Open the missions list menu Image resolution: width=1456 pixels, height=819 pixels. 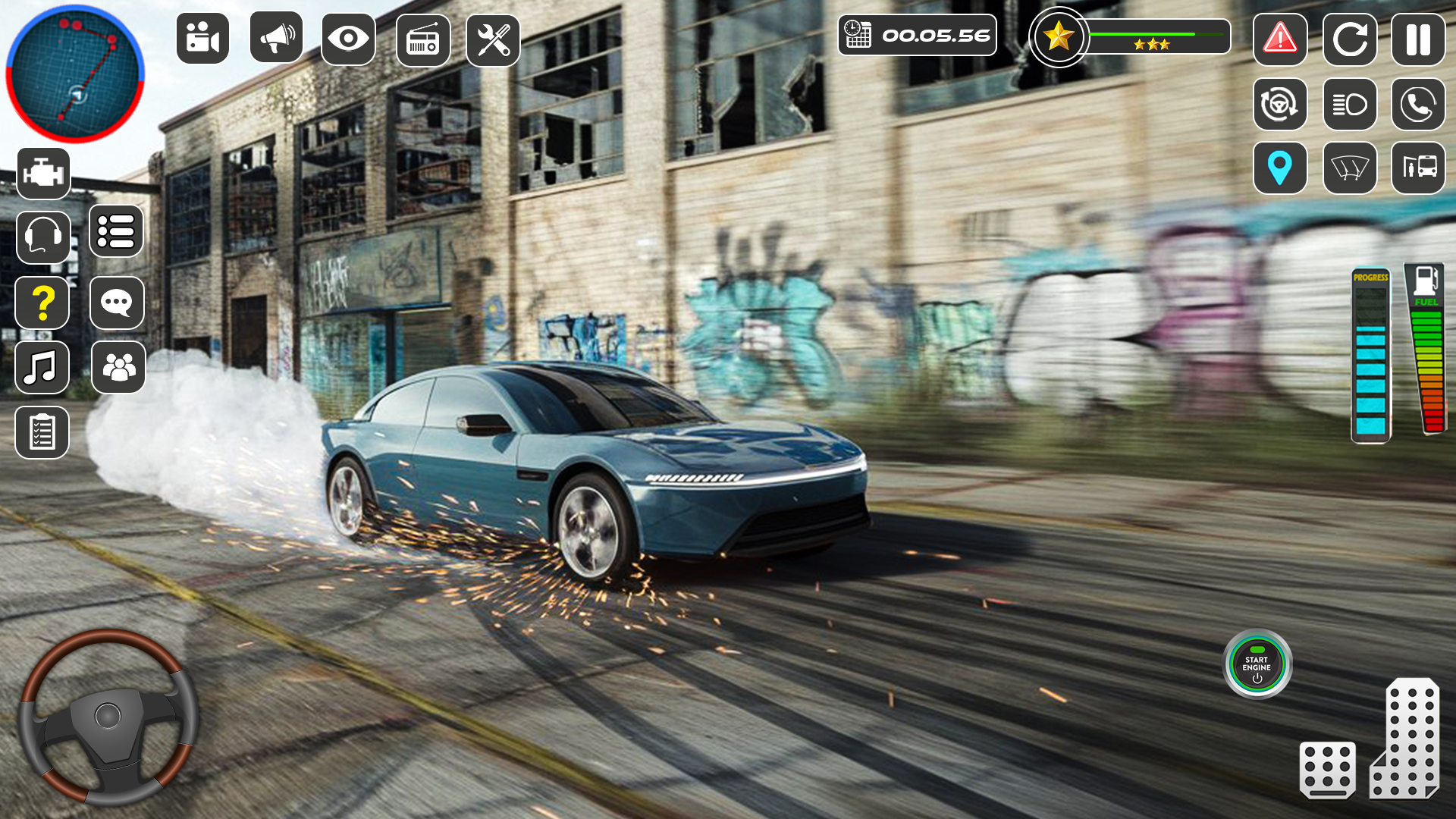118,233
